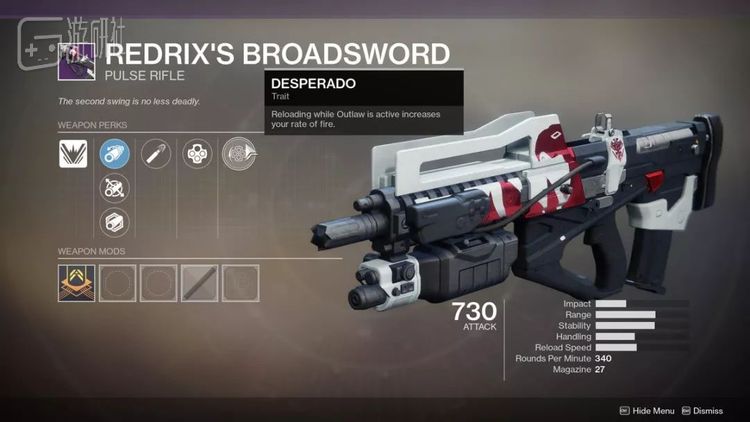Choose the bottom barrel perk option

click(114, 221)
